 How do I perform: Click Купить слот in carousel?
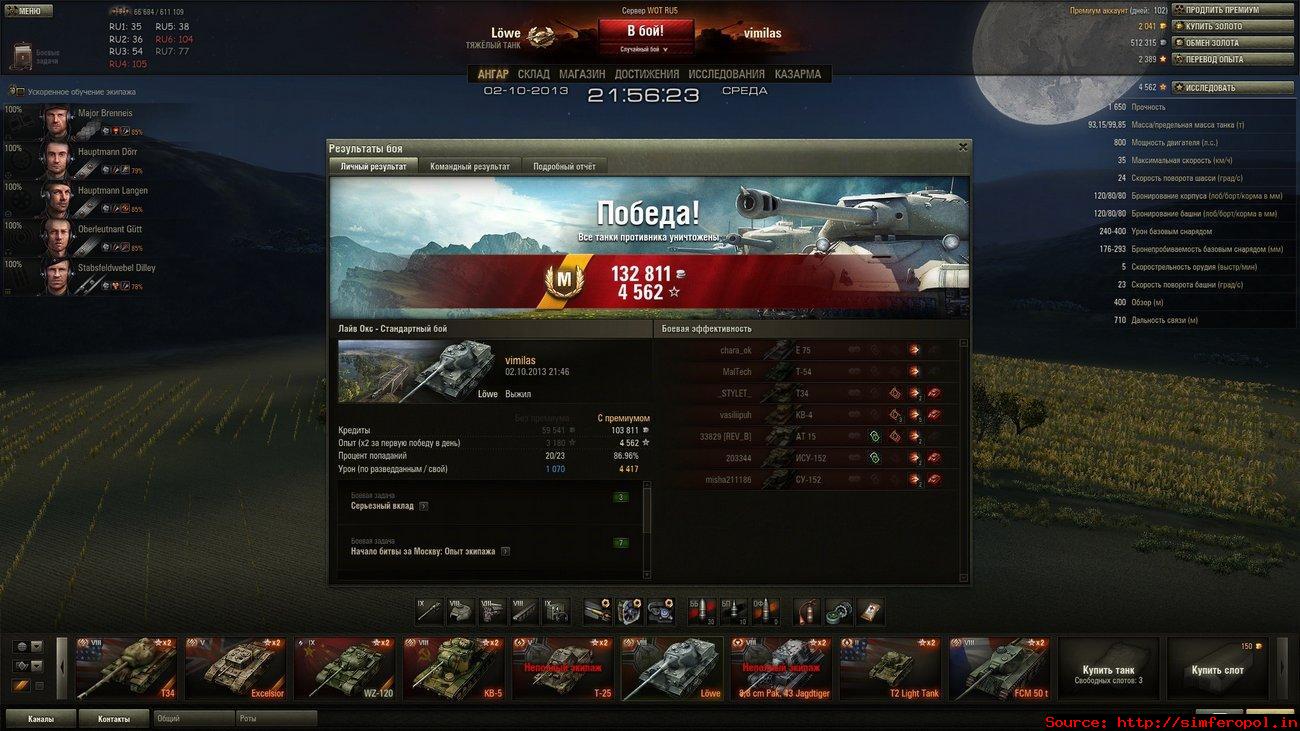1216,670
